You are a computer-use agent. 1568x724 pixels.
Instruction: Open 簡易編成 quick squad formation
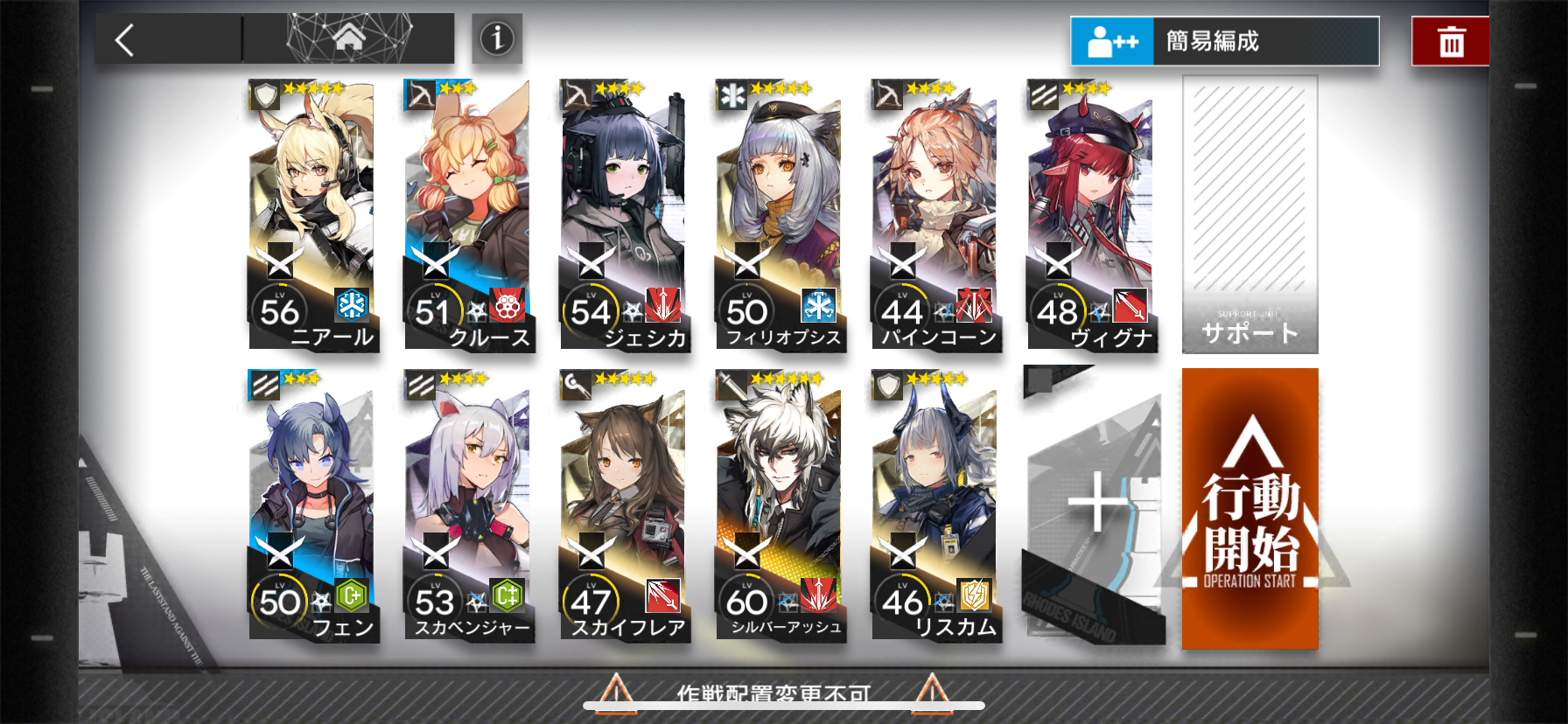[1224, 41]
